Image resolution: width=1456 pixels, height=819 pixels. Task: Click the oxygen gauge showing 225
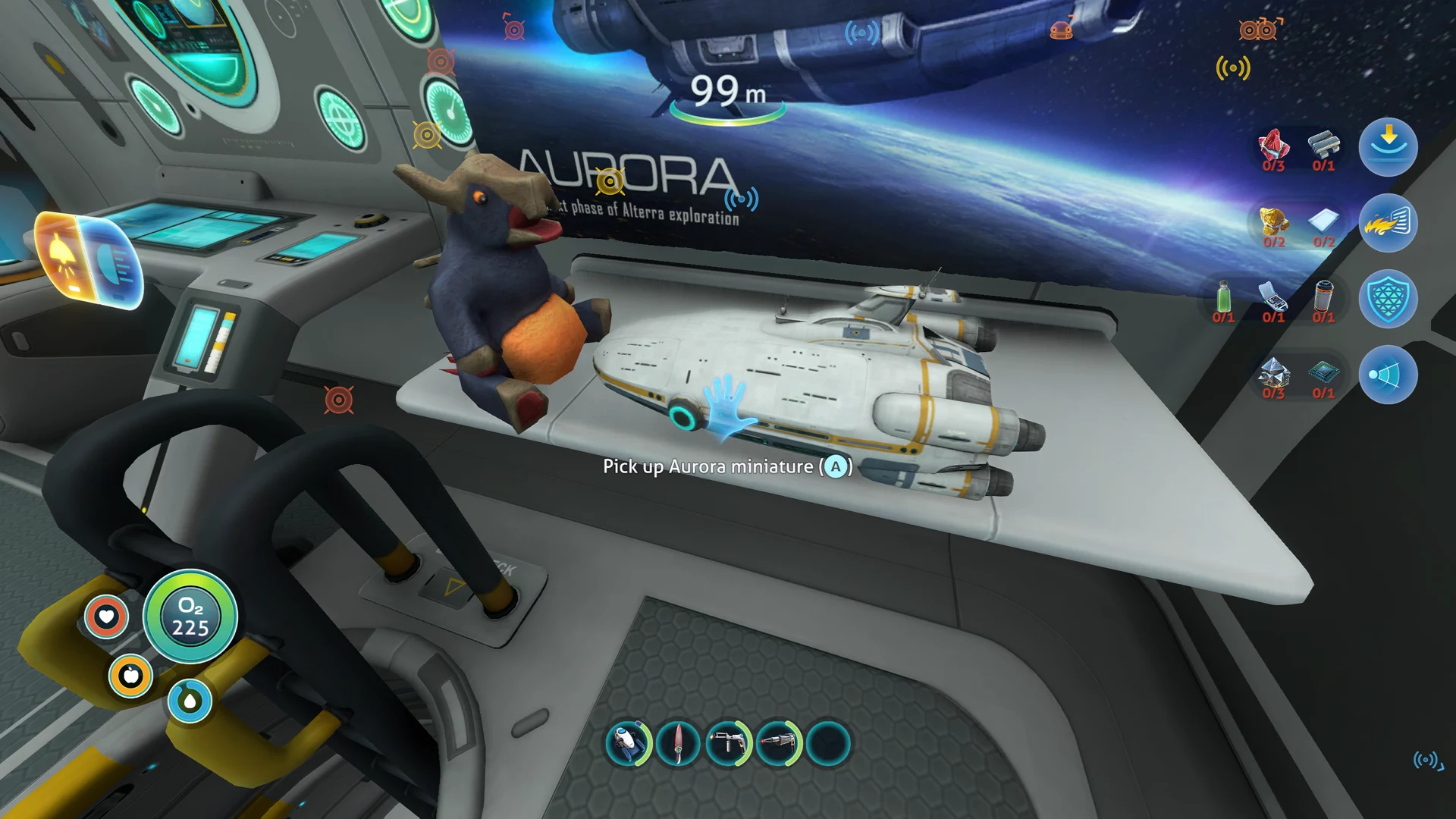click(191, 618)
